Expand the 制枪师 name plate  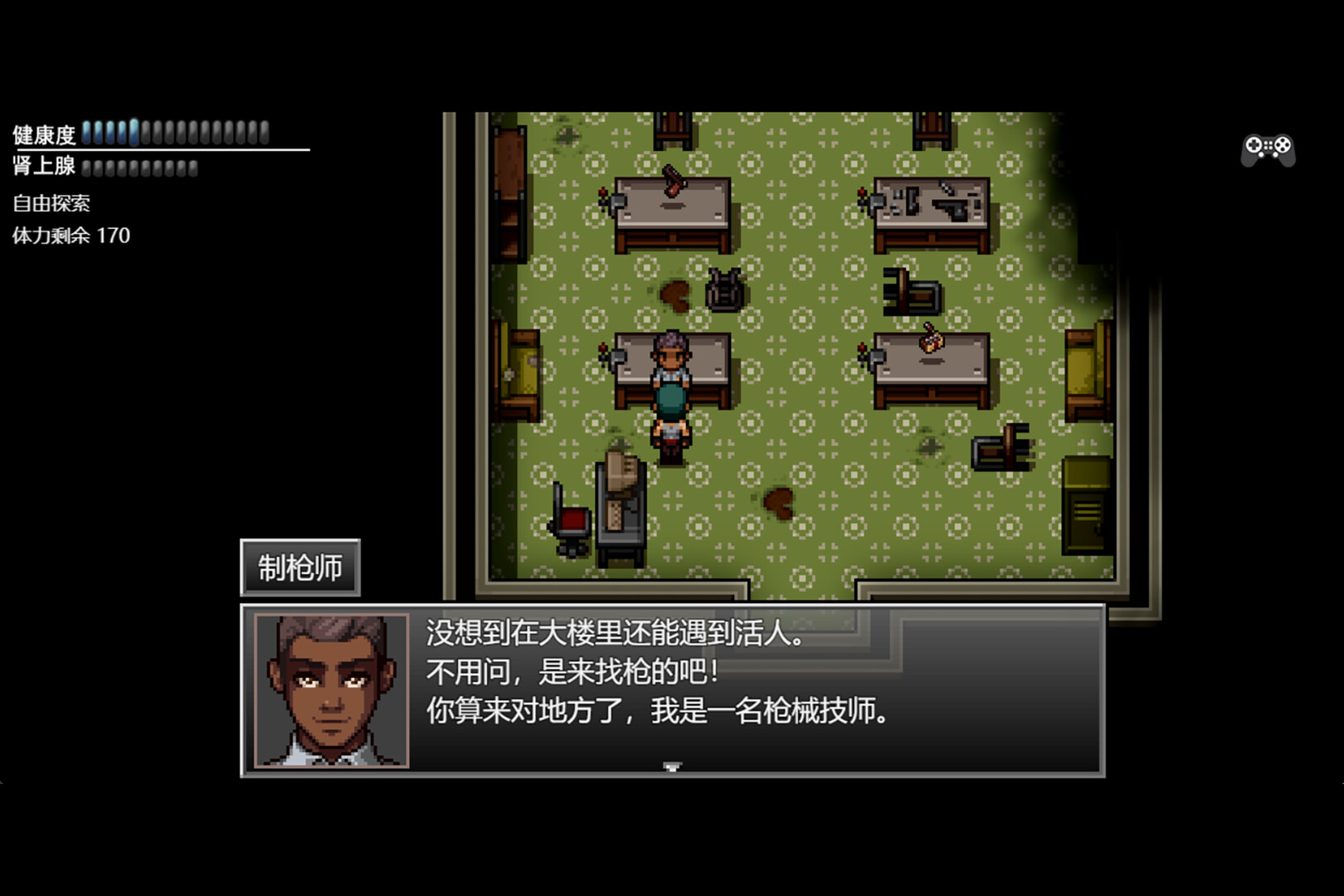click(x=300, y=567)
